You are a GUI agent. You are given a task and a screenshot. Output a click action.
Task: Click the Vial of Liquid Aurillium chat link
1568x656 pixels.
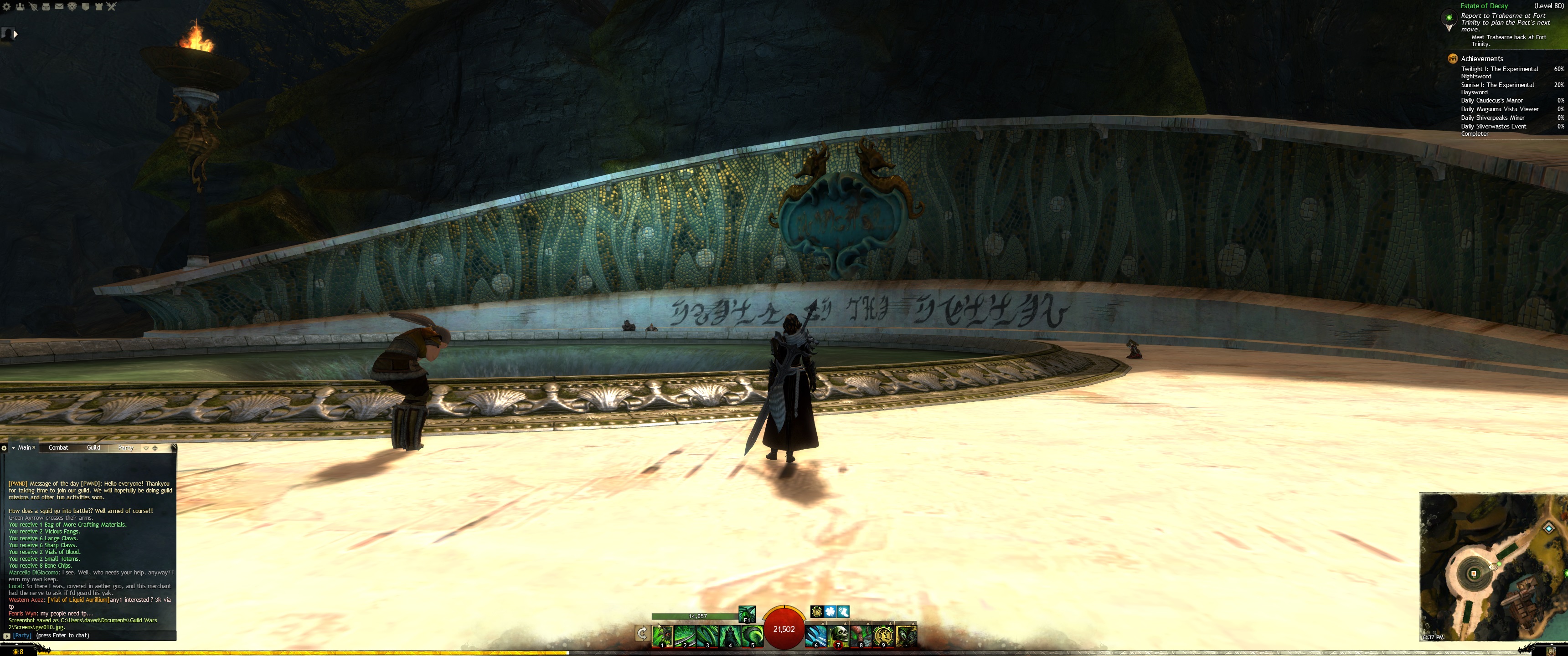click(x=78, y=600)
